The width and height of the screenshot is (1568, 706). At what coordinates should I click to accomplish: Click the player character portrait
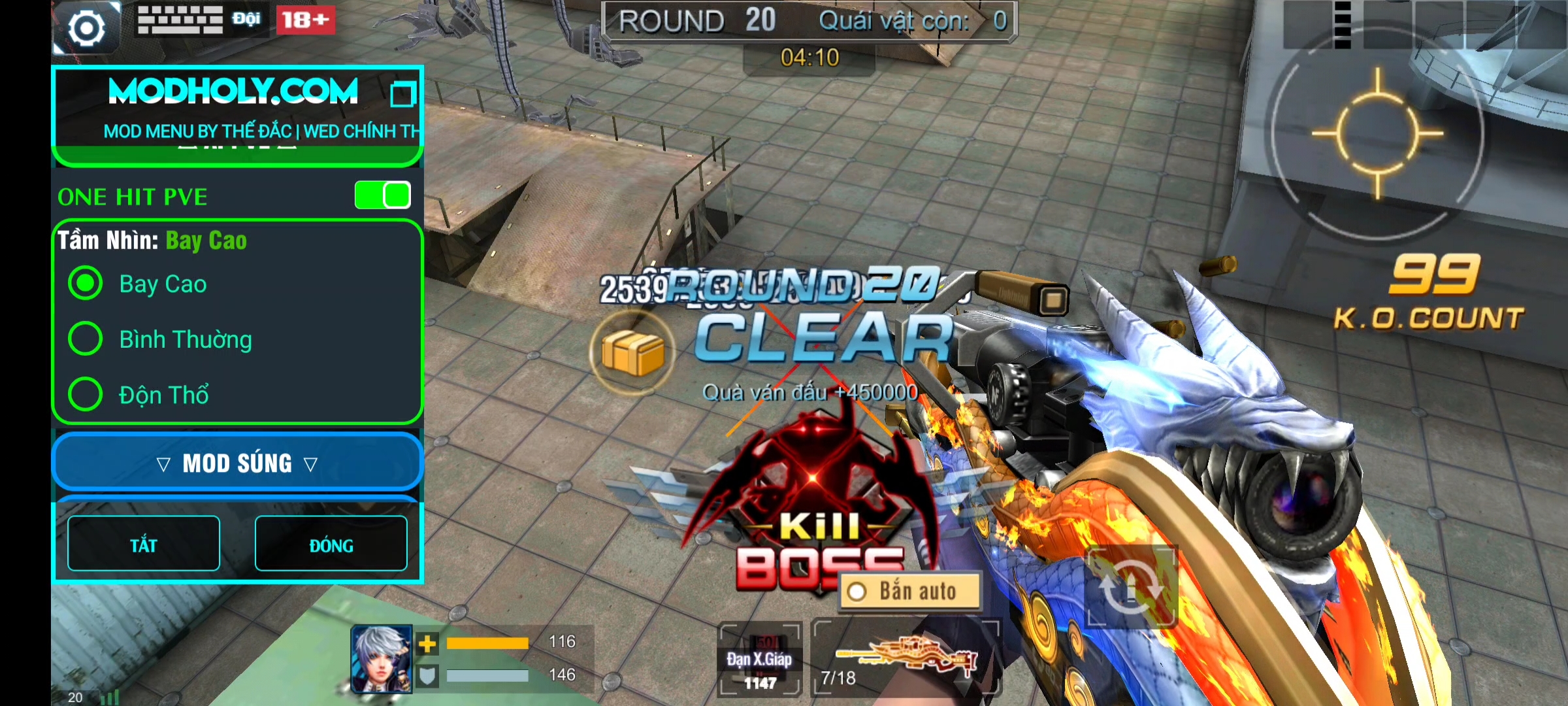click(382, 659)
